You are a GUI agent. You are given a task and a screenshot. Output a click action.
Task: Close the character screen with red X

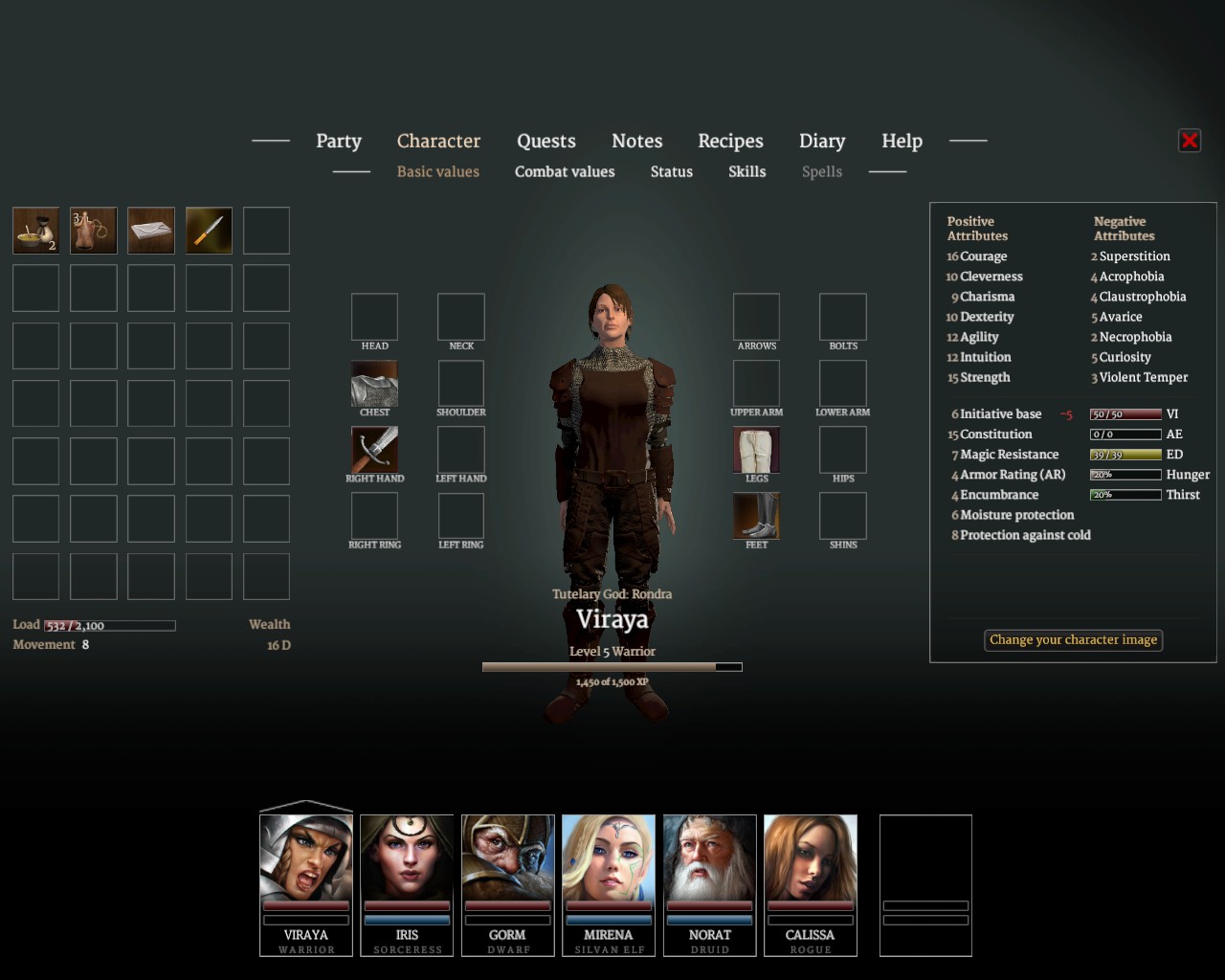(1190, 141)
